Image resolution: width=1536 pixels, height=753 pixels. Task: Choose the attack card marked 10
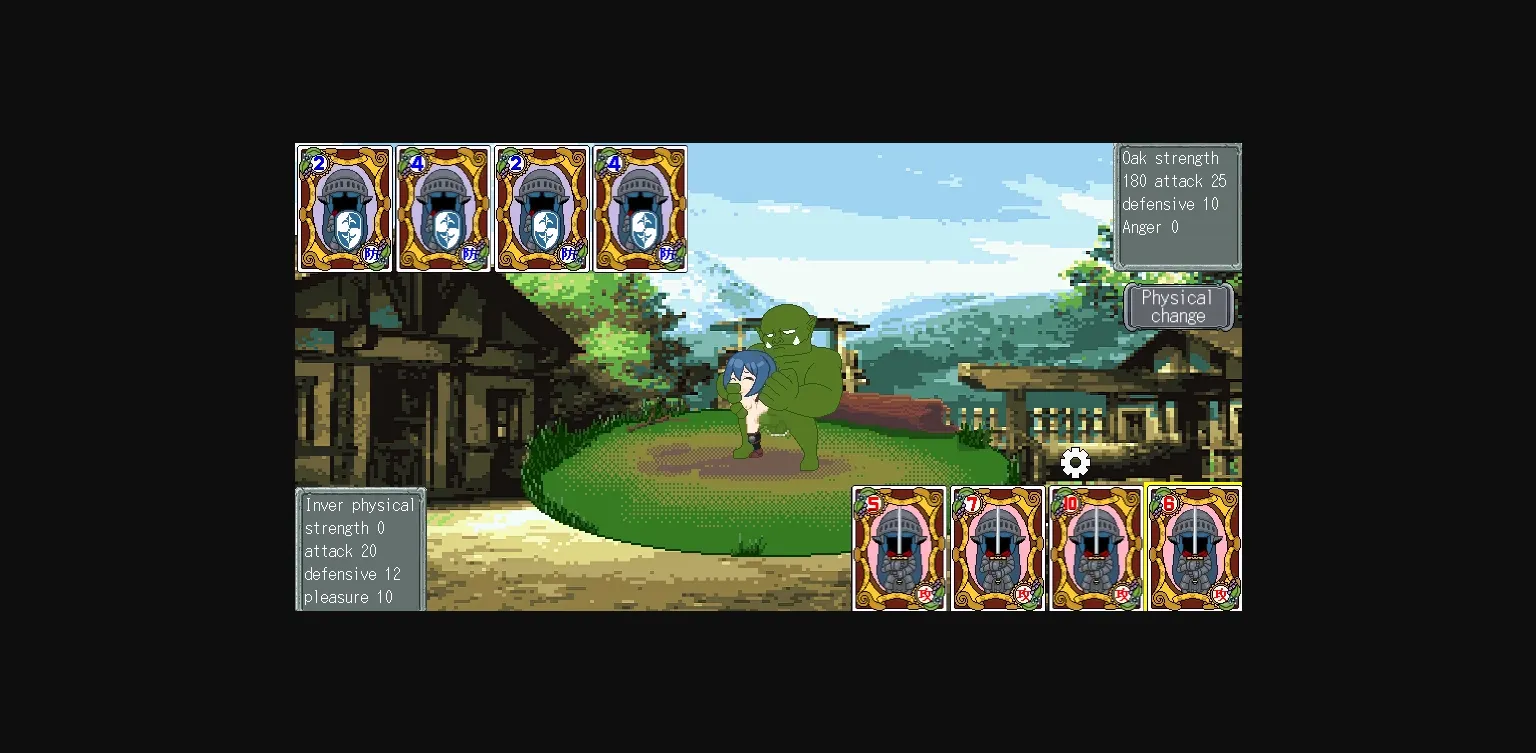1096,548
